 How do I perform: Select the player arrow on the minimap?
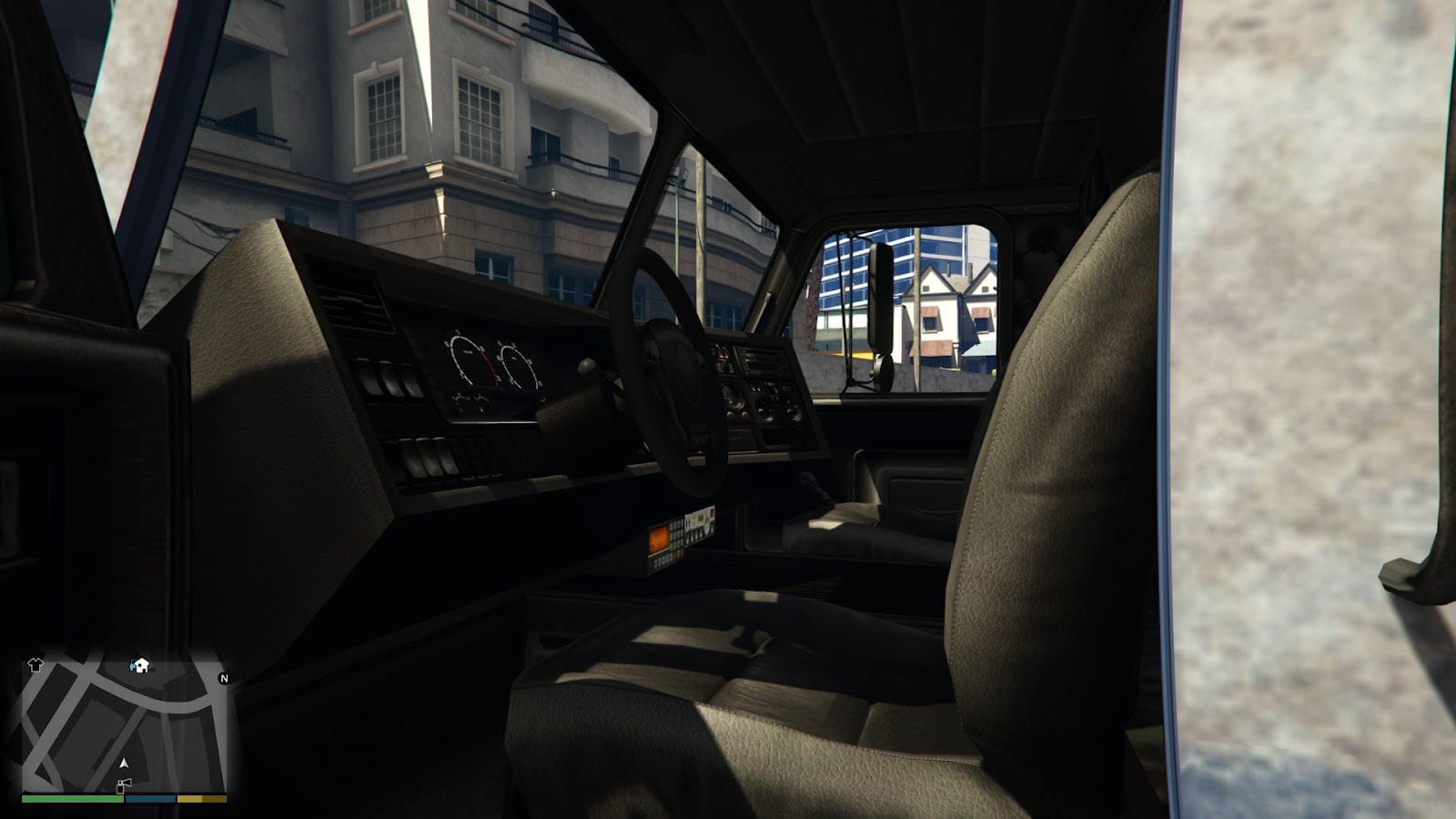[124, 763]
